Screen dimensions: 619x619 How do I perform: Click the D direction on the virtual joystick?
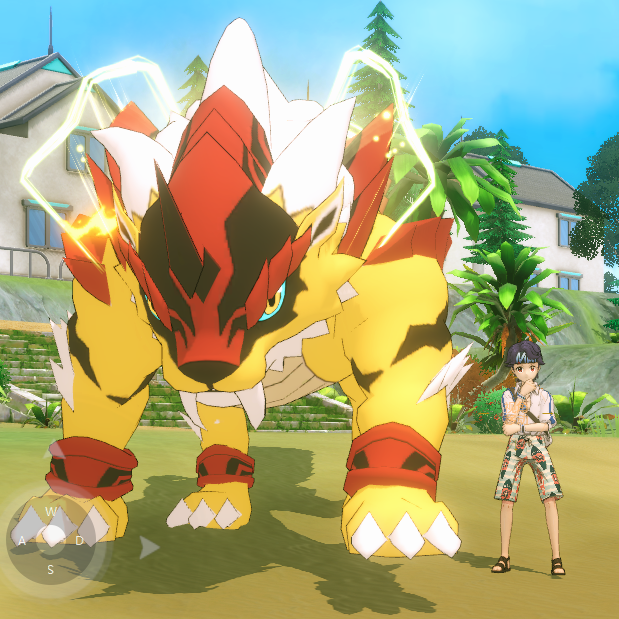tap(79, 541)
